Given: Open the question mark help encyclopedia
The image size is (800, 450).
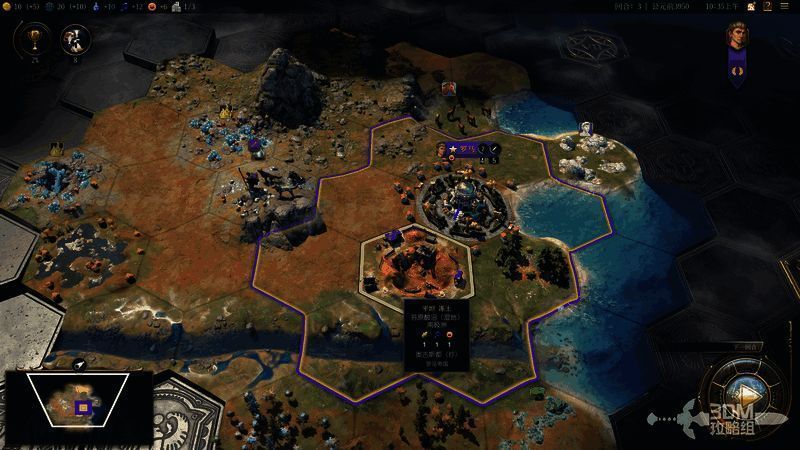Looking at the screenshot, I should pyautogui.click(x=768, y=6).
